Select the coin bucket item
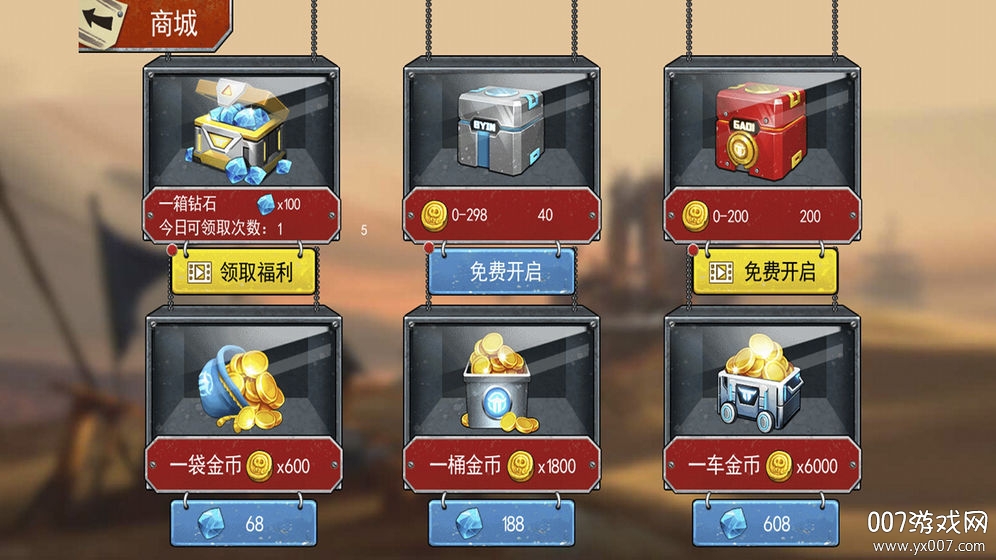Viewport: 996px width, 560px height. click(x=503, y=382)
